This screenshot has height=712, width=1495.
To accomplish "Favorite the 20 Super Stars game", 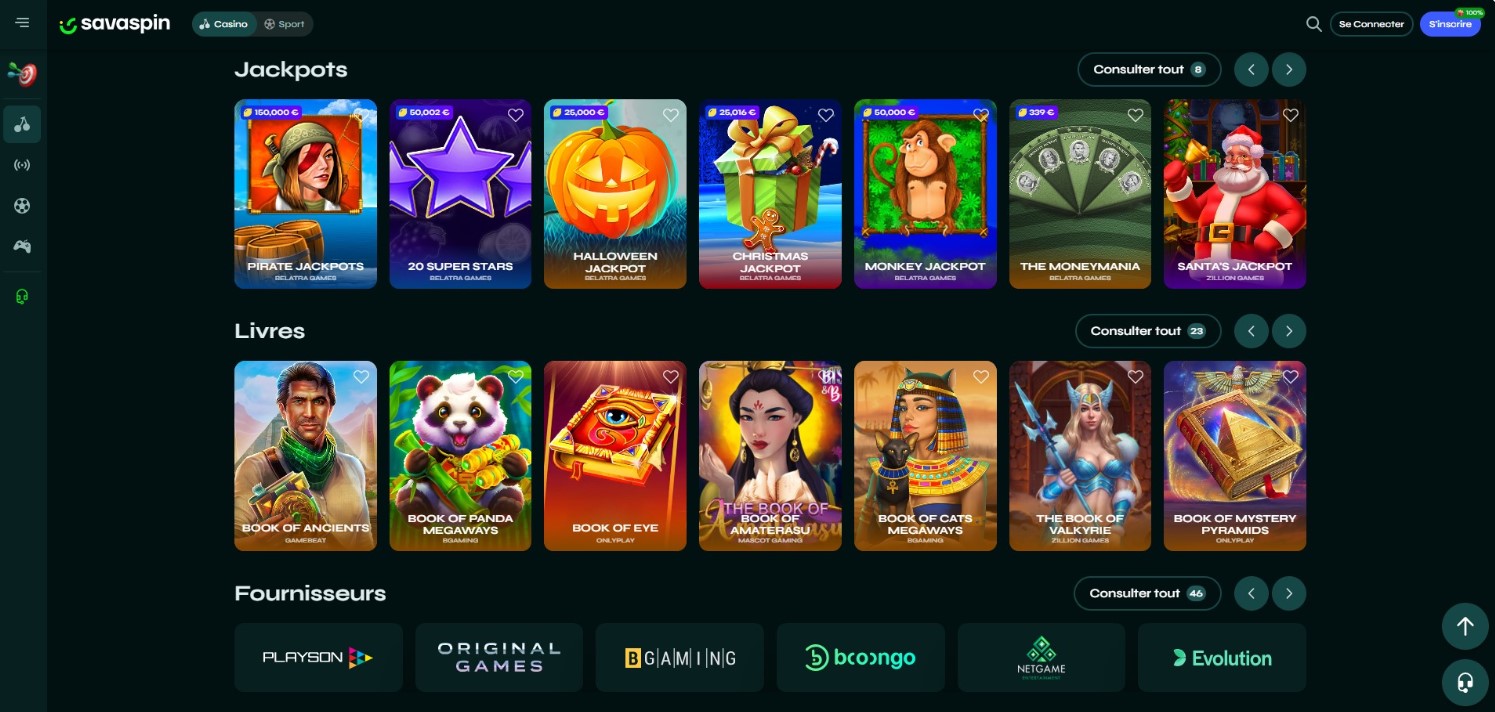I will point(516,115).
